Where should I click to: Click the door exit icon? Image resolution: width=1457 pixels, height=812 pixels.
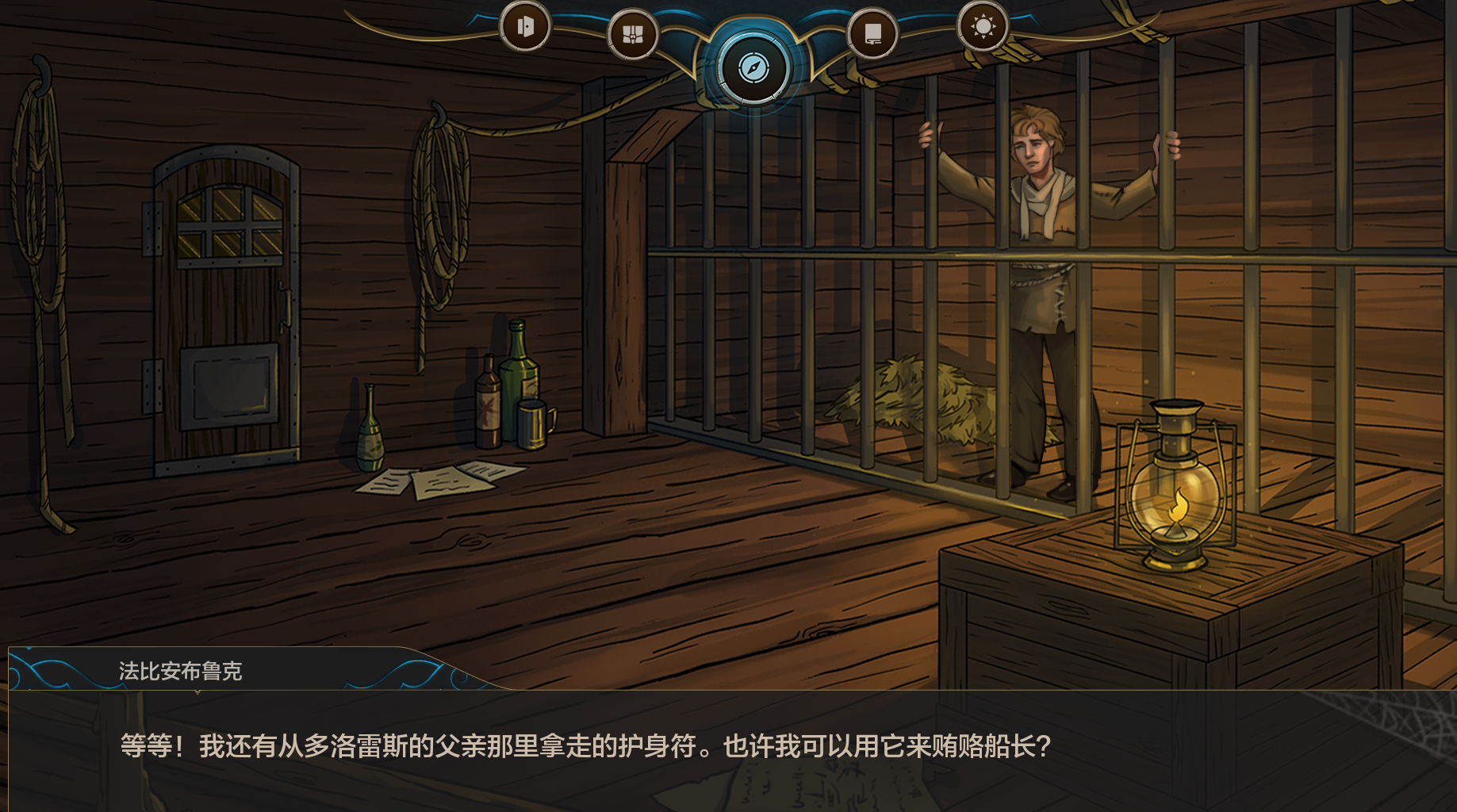[x=524, y=27]
